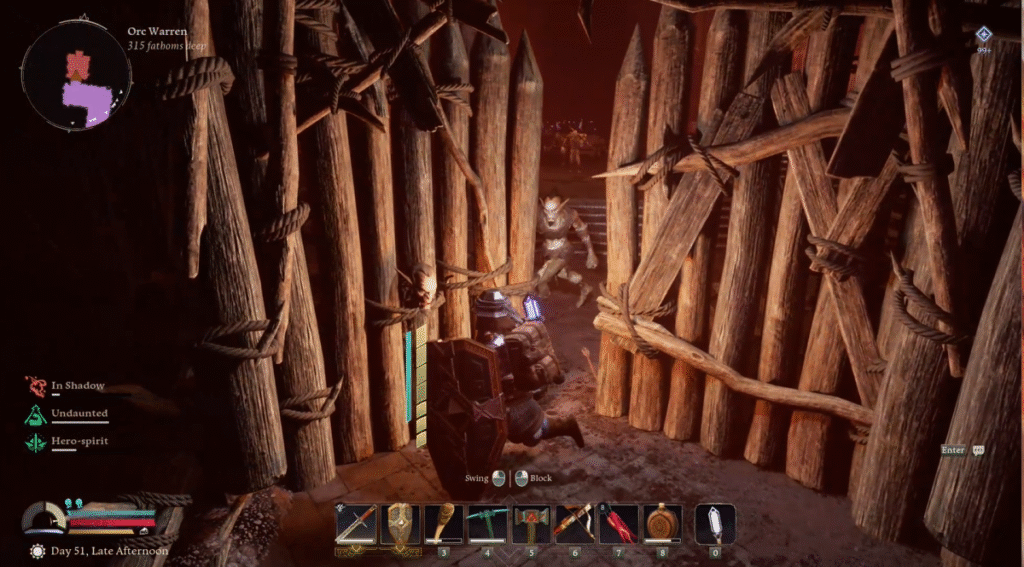The image size is (1024, 567).
Task: Activate the crystal torch in slot 0
Action: [x=715, y=523]
